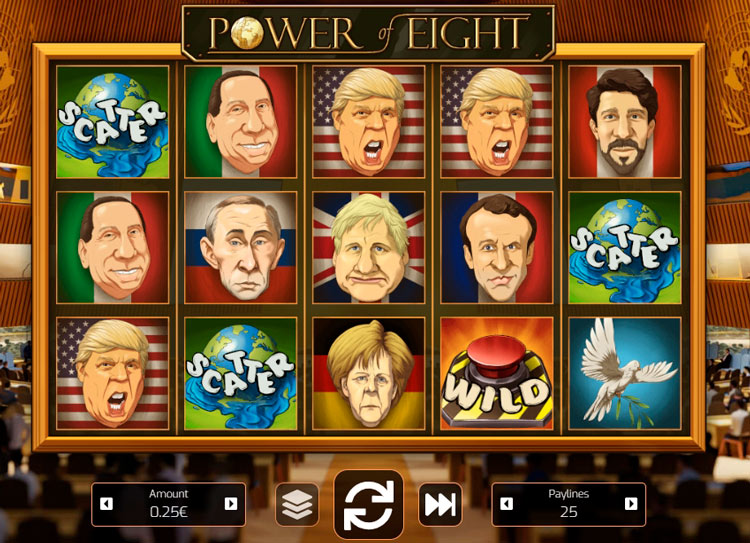750x543 pixels.
Task: Activate the fast-forward autoplay button
Action: tap(439, 505)
